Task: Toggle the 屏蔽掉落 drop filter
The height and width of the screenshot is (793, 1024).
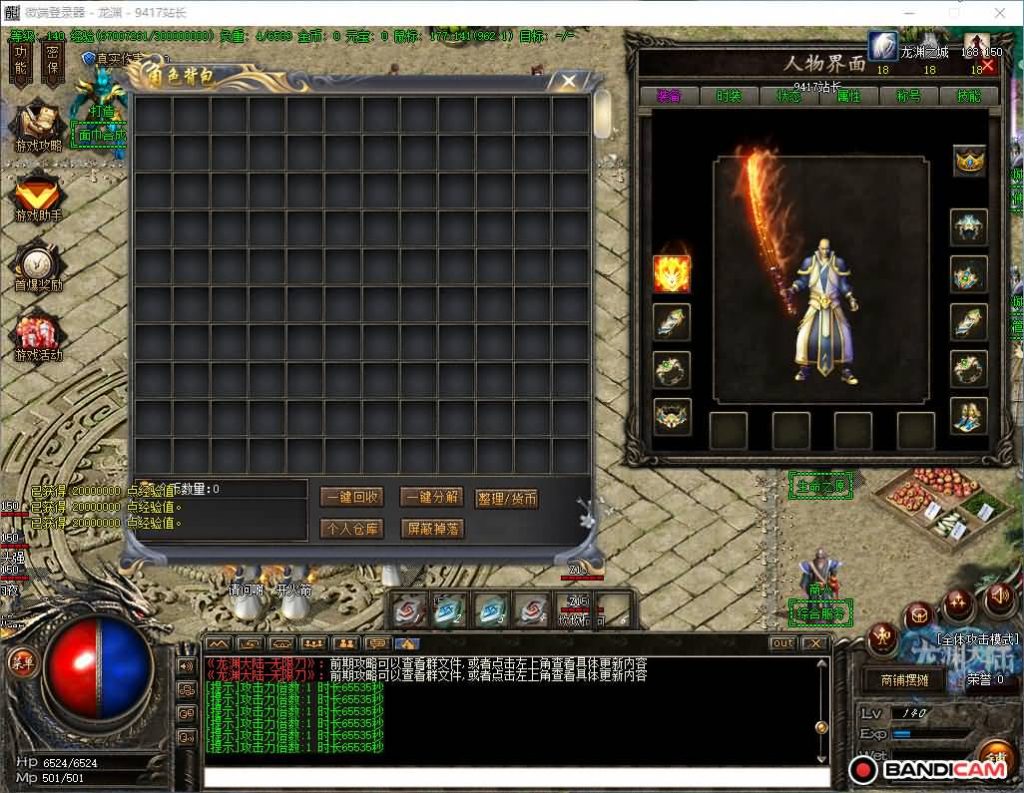Action: pos(431,528)
